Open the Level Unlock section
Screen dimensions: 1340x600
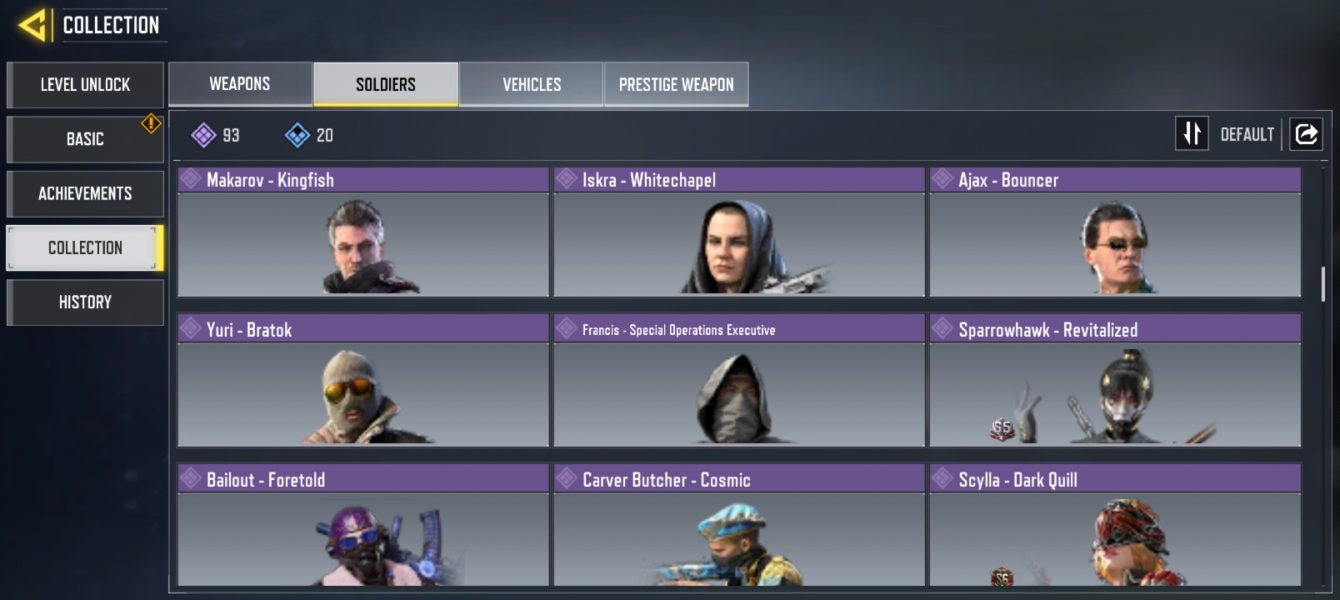click(x=85, y=85)
